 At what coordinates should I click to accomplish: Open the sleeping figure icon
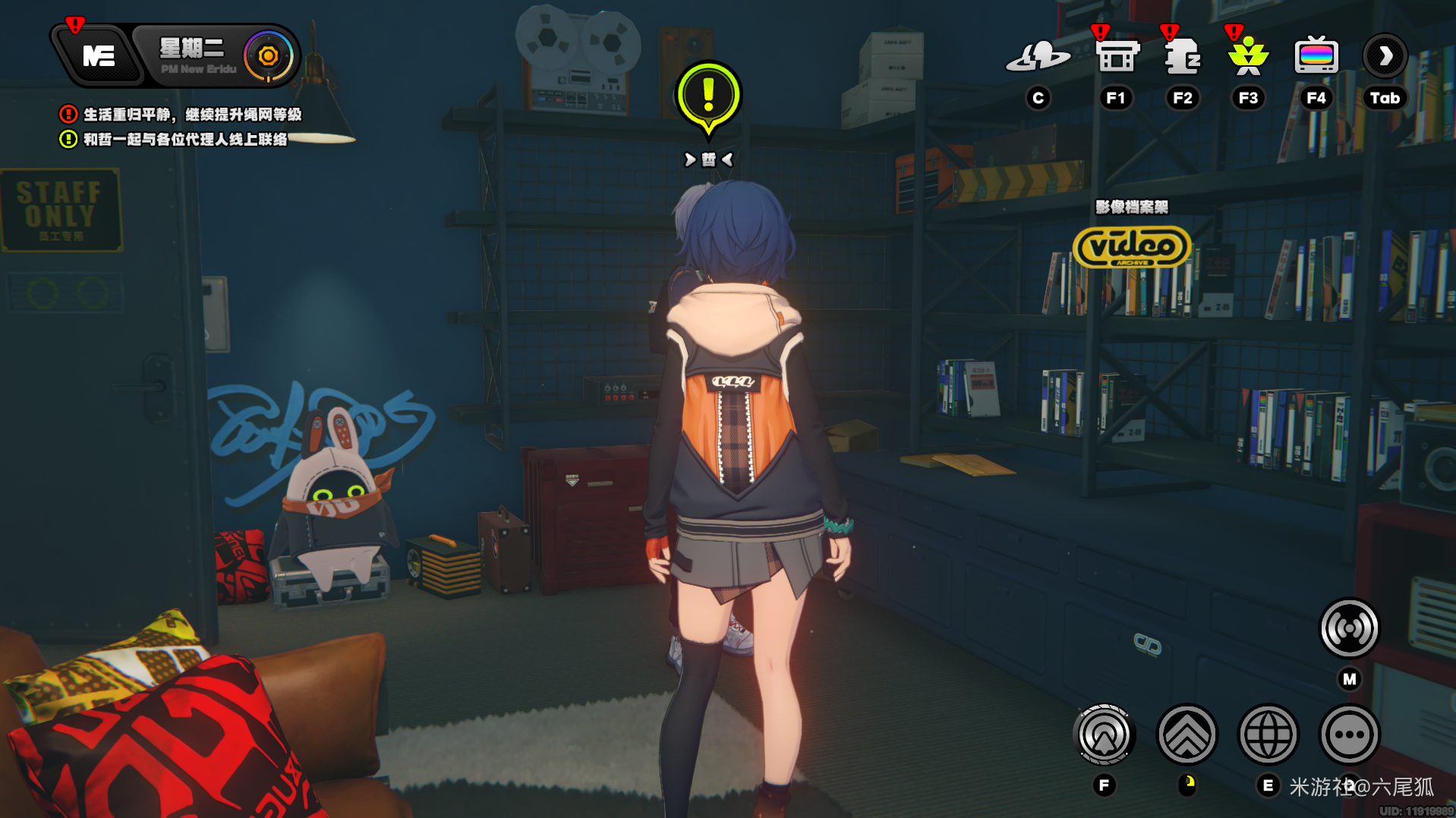point(1182,56)
